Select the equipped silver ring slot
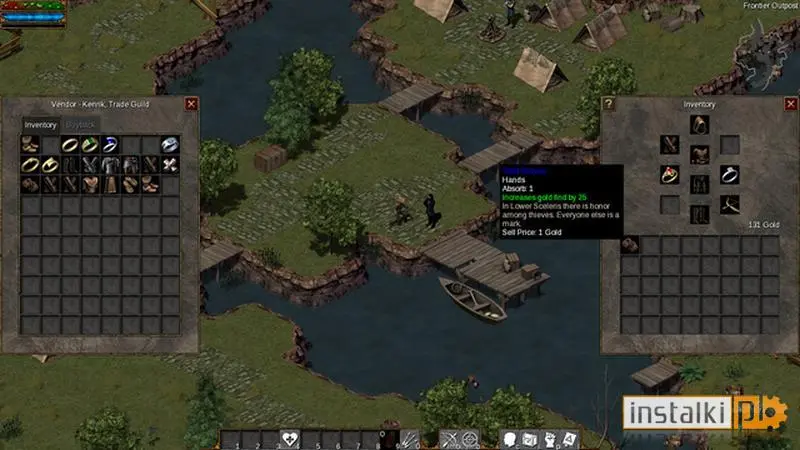 [x=729, y=174]
